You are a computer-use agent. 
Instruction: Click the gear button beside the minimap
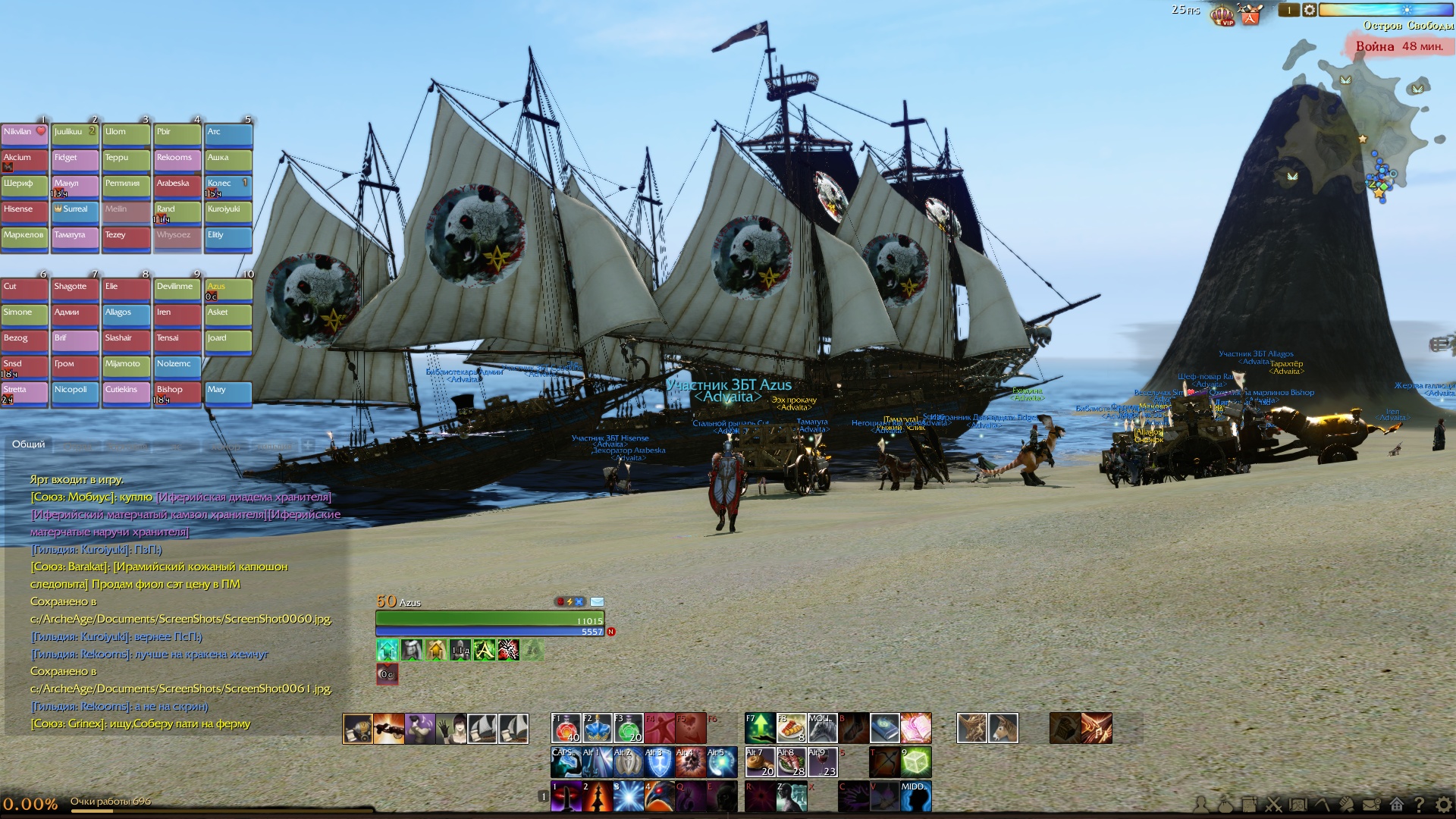(1310, 10)
